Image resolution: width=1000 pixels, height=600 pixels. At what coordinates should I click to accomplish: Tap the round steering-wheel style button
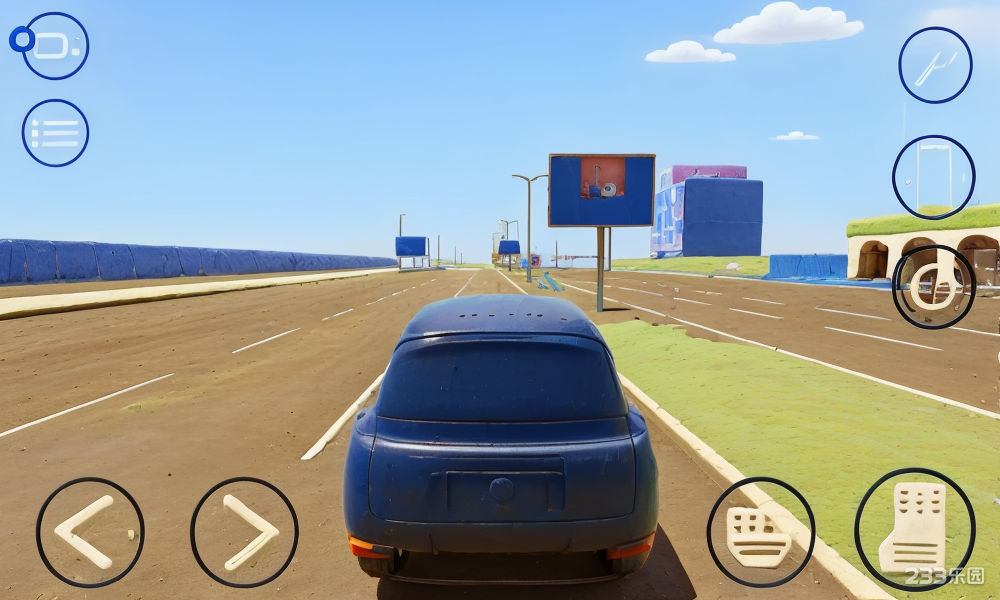coord(933,287)
